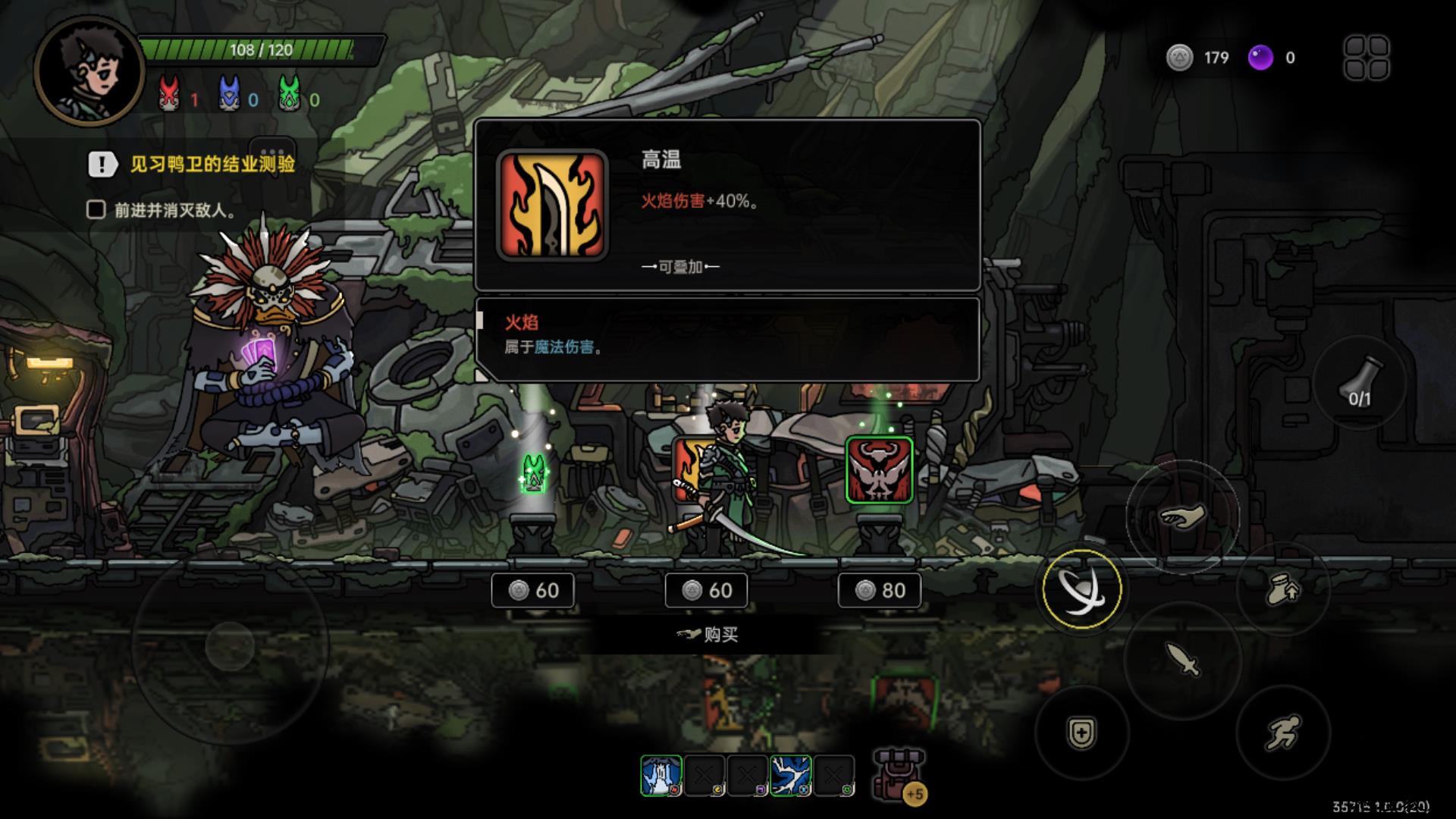
Task: Select the blue lightning skill slot
Action: coord(791,776)
